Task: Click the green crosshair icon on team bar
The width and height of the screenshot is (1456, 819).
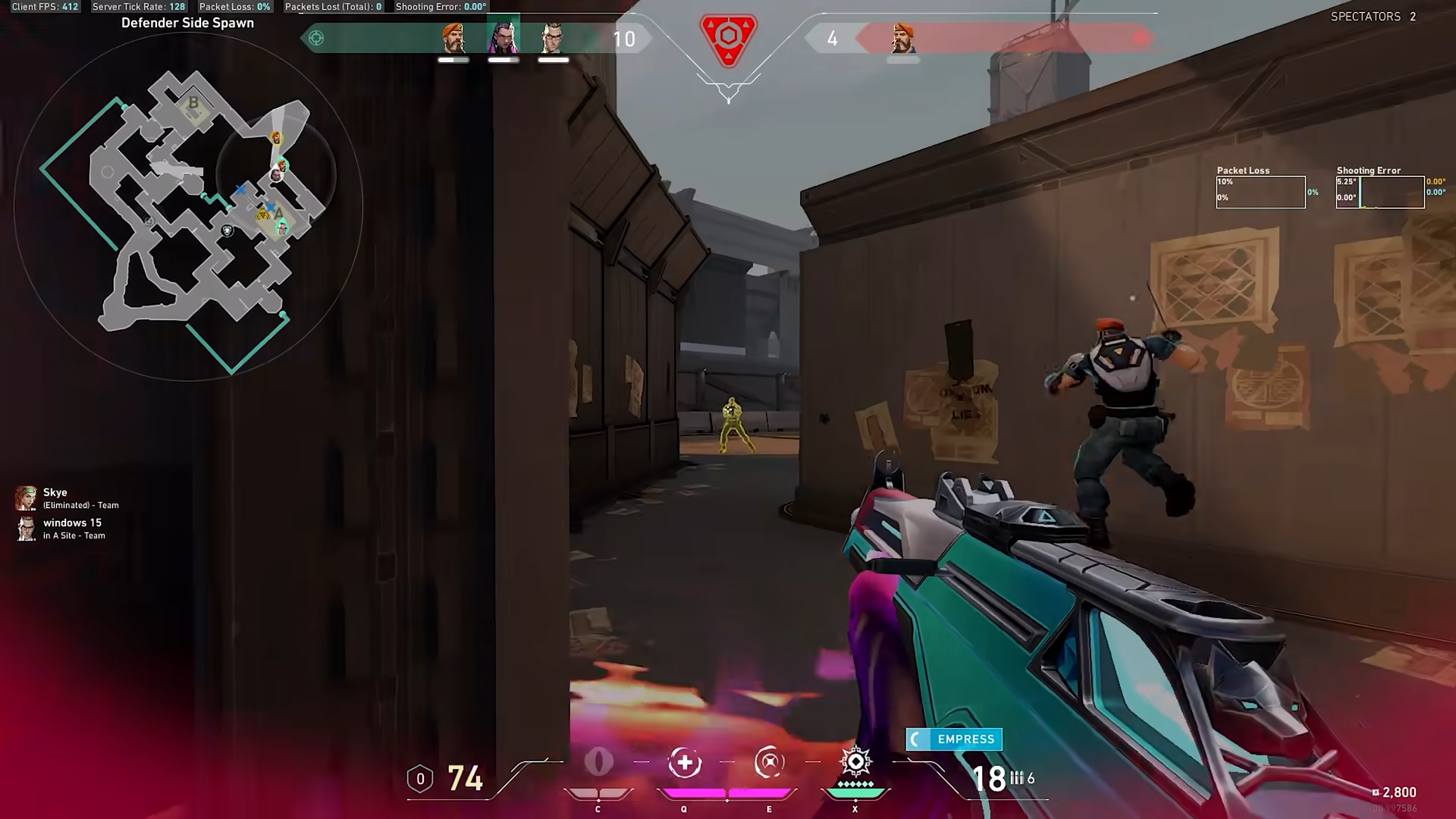Action: click(x=316, y=38)
